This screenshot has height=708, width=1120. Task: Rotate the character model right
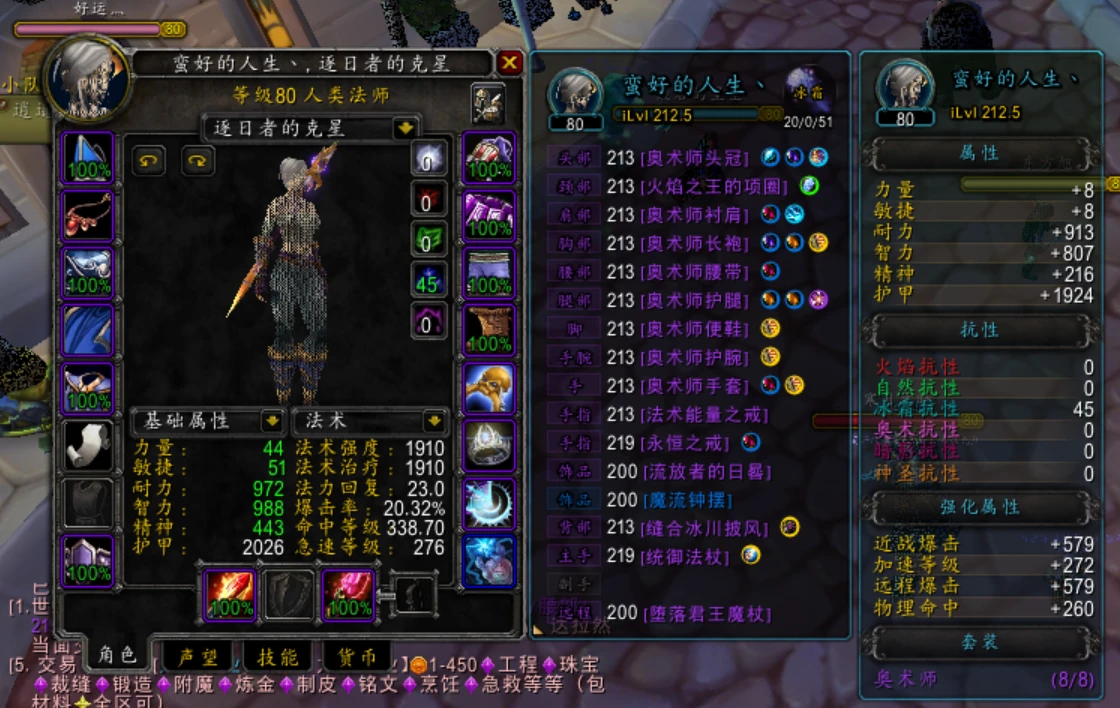[197, 160]
